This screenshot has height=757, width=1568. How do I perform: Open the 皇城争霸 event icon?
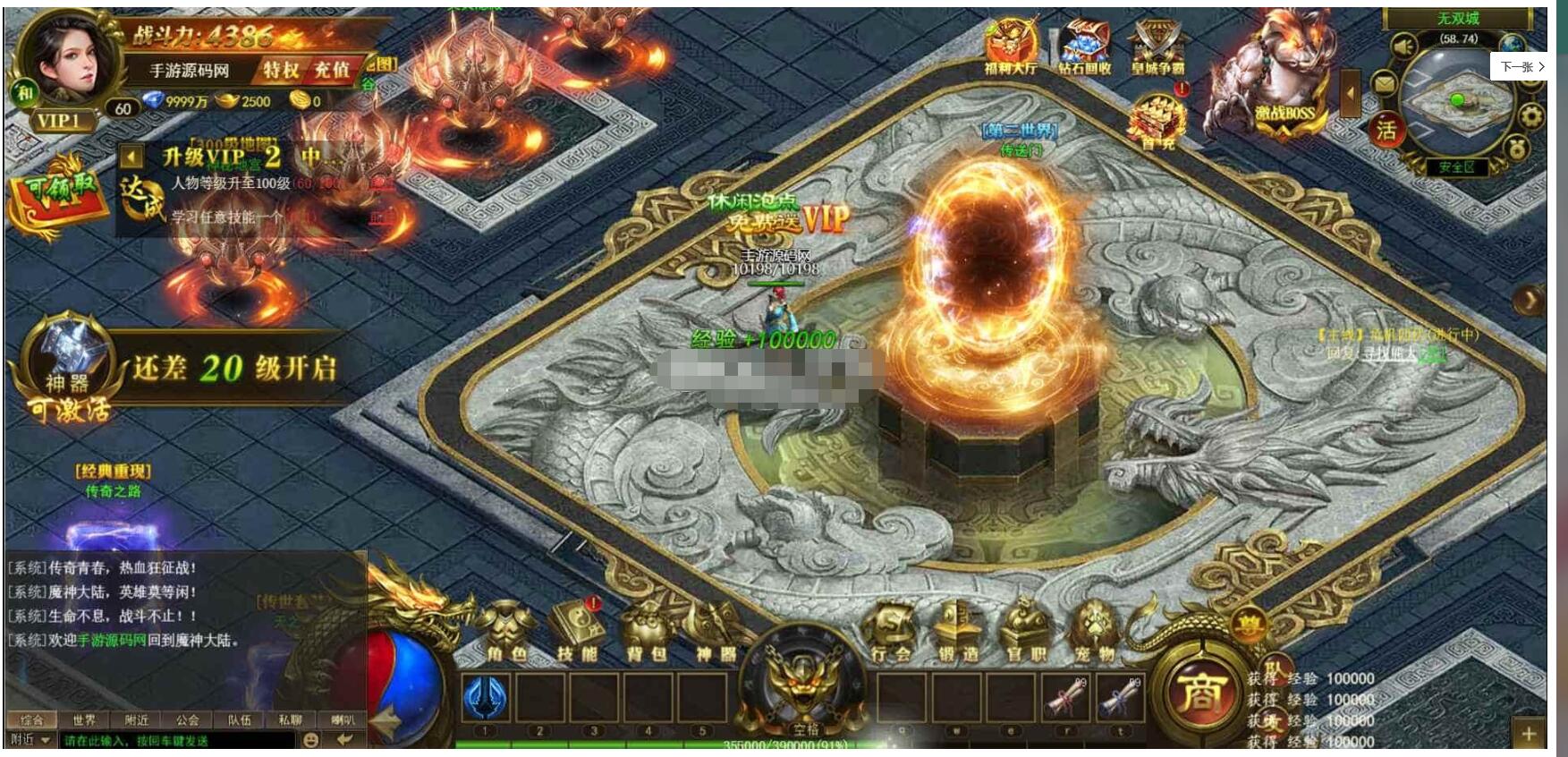point(1157,47)
